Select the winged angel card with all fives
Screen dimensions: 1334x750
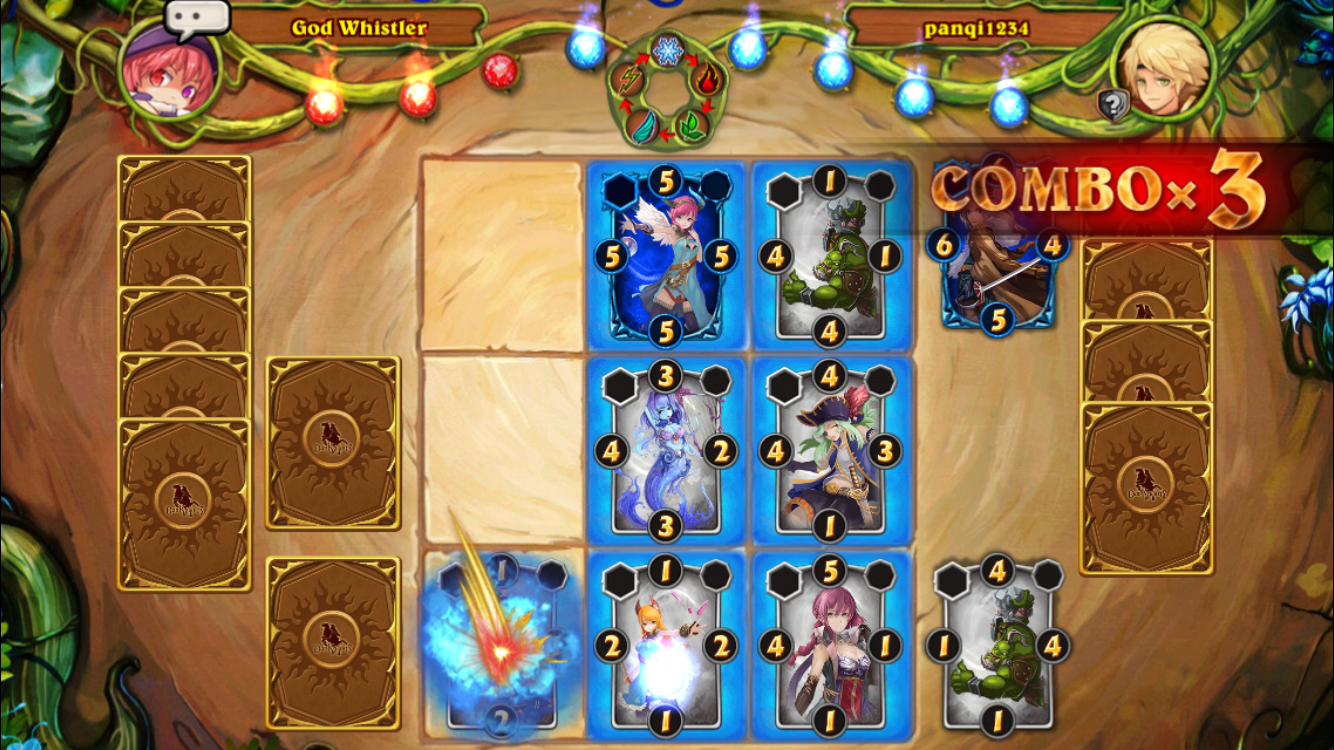click(x=667, y=256)
